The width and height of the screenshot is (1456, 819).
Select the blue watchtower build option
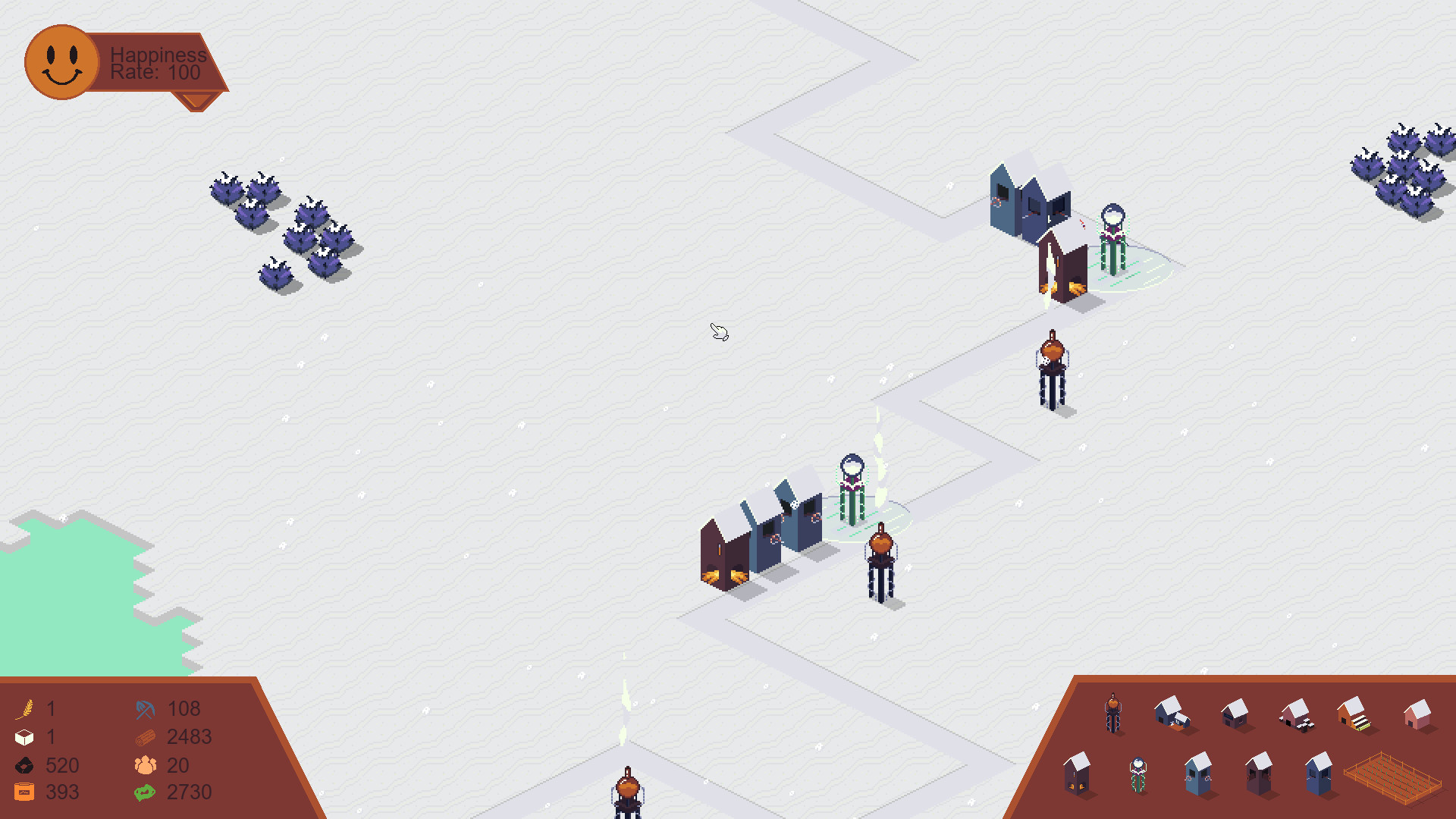coord(1200,774)
